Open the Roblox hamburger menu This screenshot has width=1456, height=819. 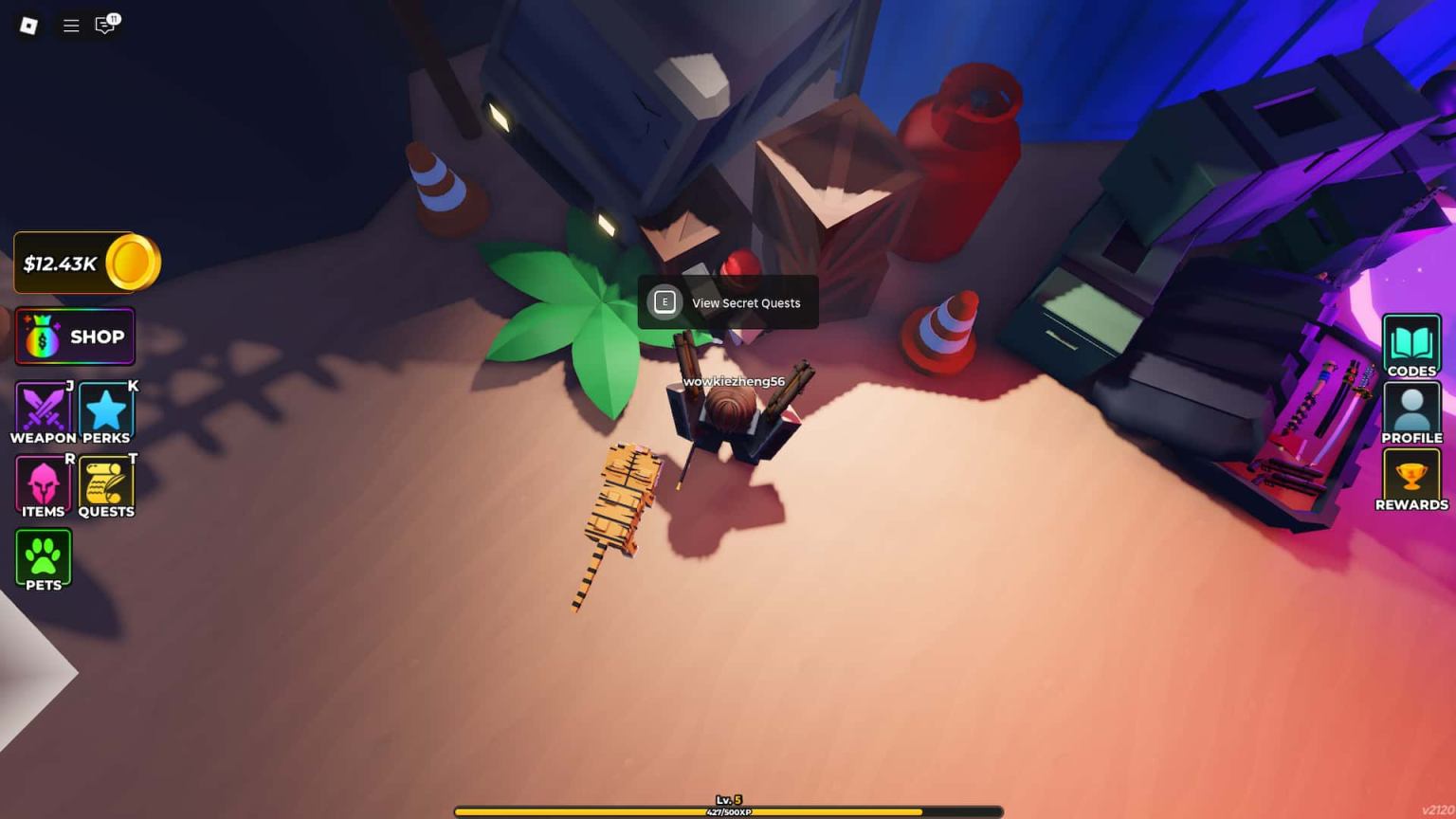70,26
